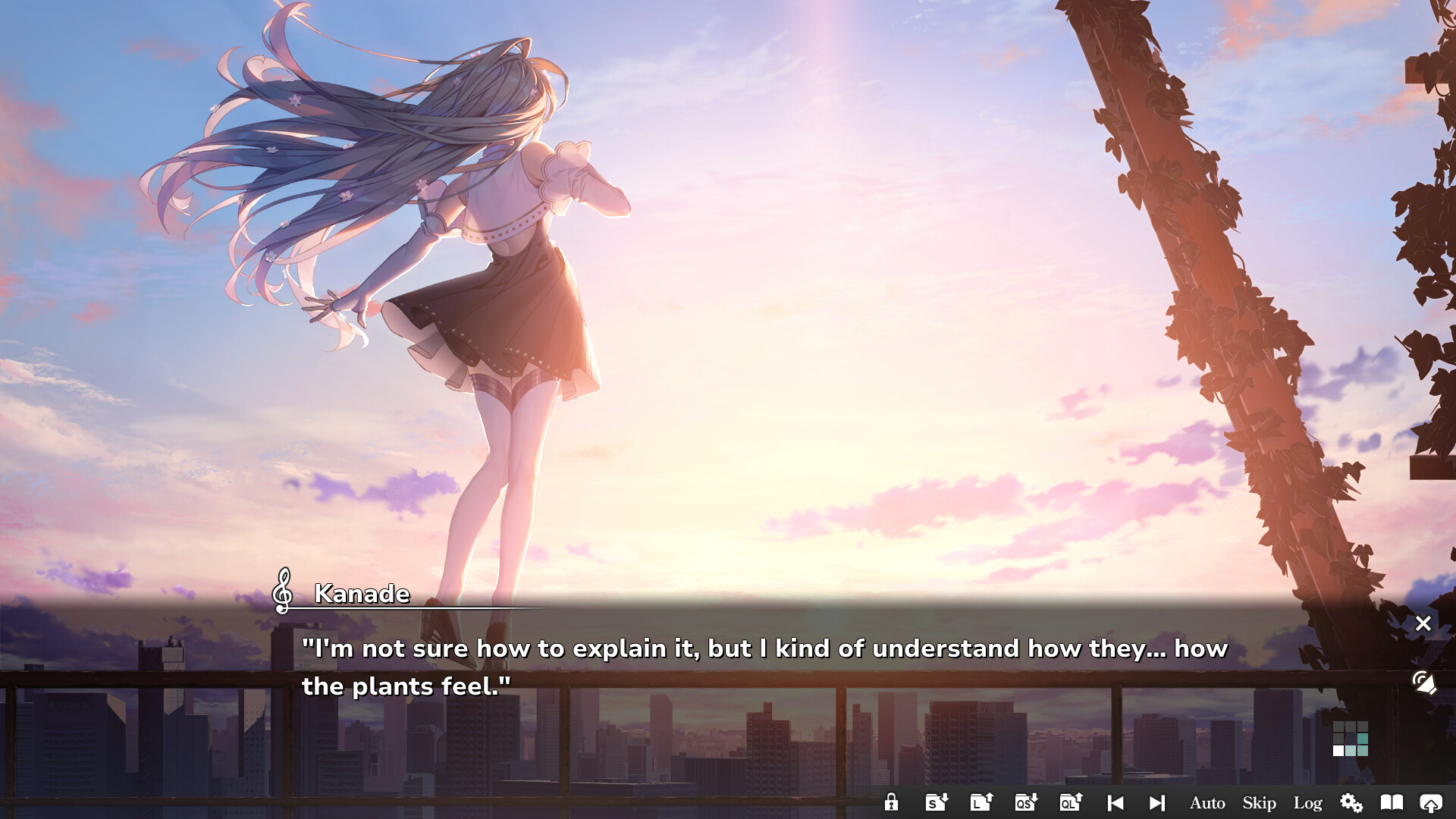
Task: Click the cloud upload icon
Action: (1432, 802)
